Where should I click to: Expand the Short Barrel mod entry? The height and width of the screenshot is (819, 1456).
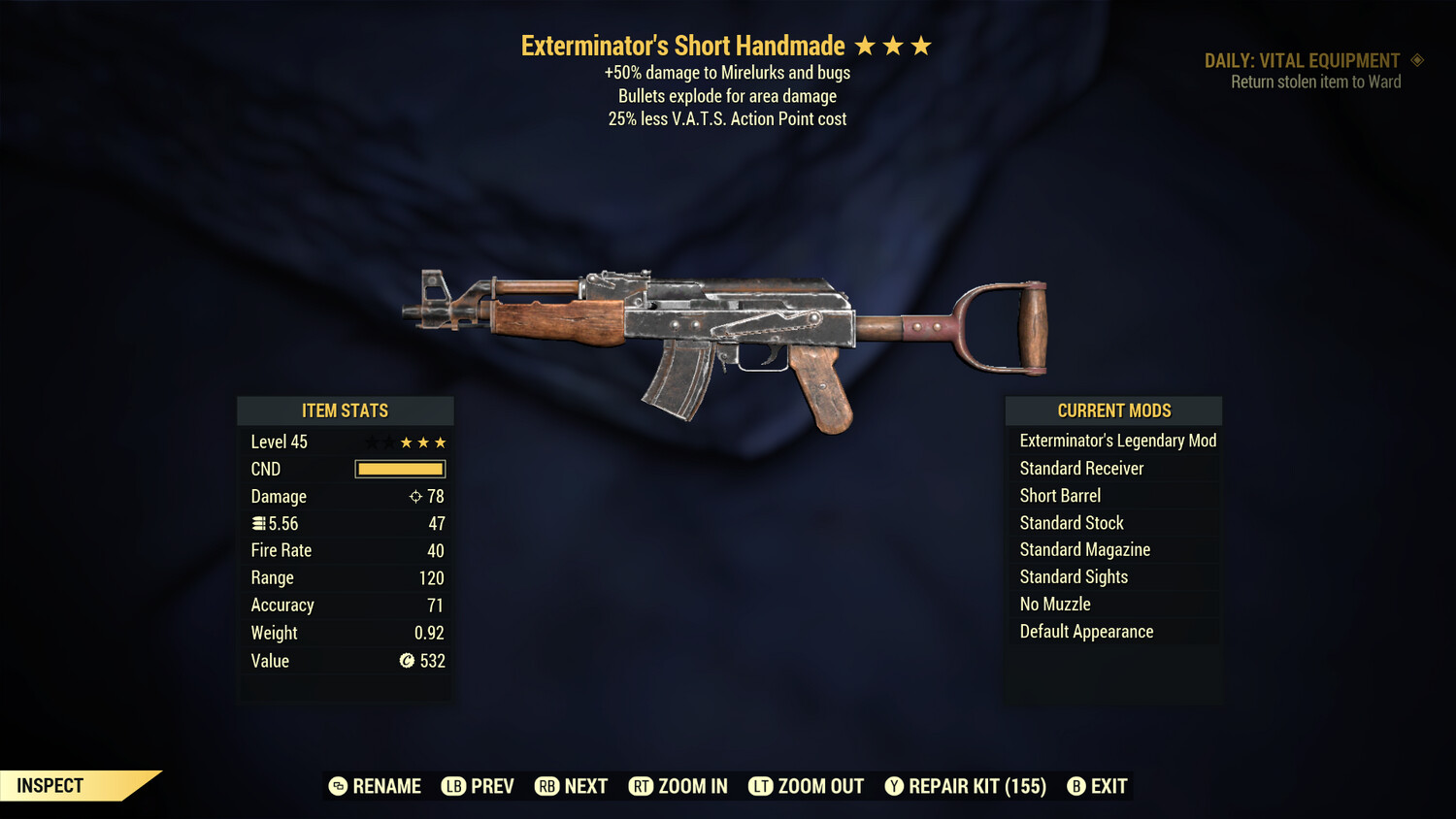1114,495
